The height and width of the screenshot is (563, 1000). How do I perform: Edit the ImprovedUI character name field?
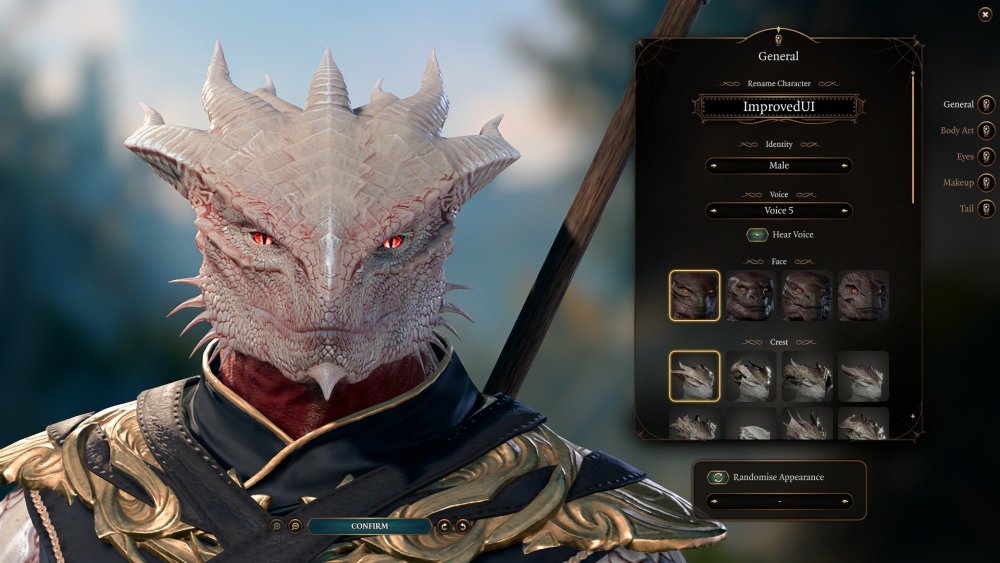779,107
